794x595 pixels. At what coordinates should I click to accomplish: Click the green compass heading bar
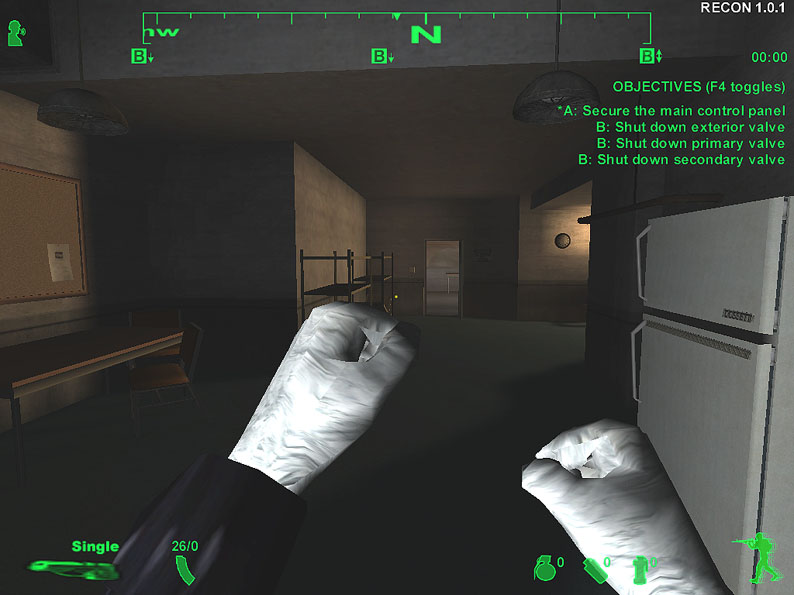(397, 28)
